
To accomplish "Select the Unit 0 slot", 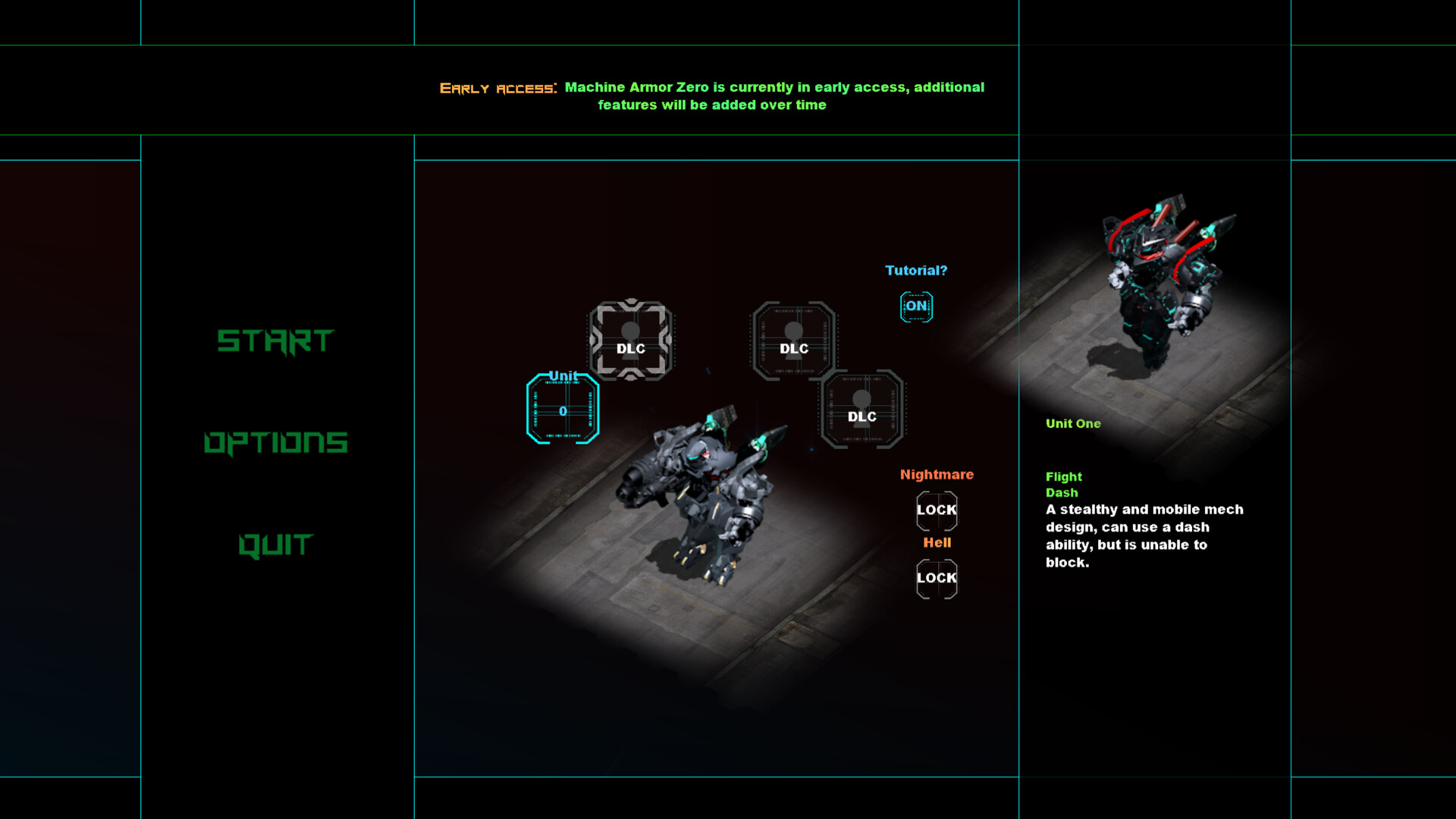I will click(562, 409).
